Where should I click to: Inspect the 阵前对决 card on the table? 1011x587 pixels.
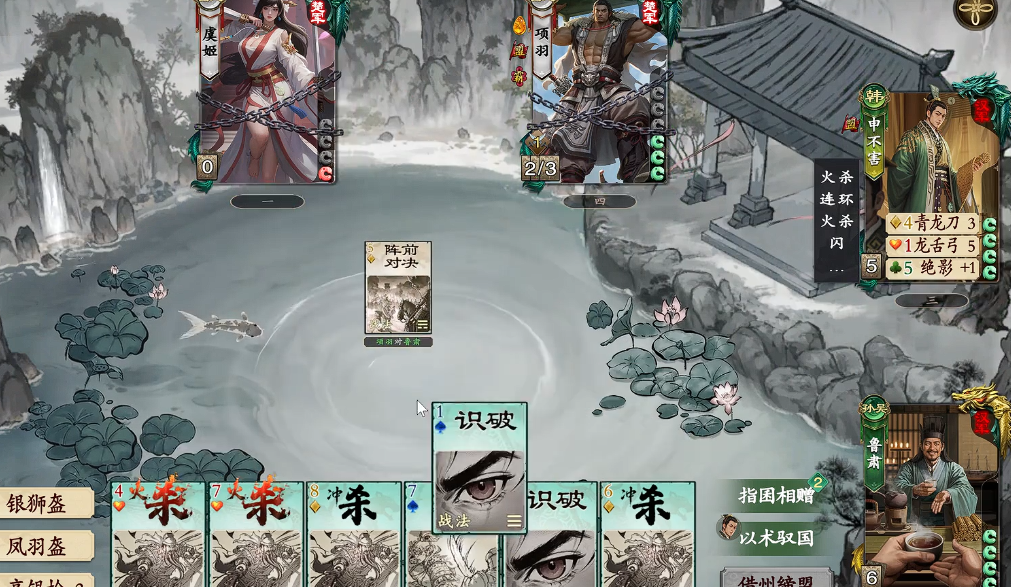tap(398, 289)
